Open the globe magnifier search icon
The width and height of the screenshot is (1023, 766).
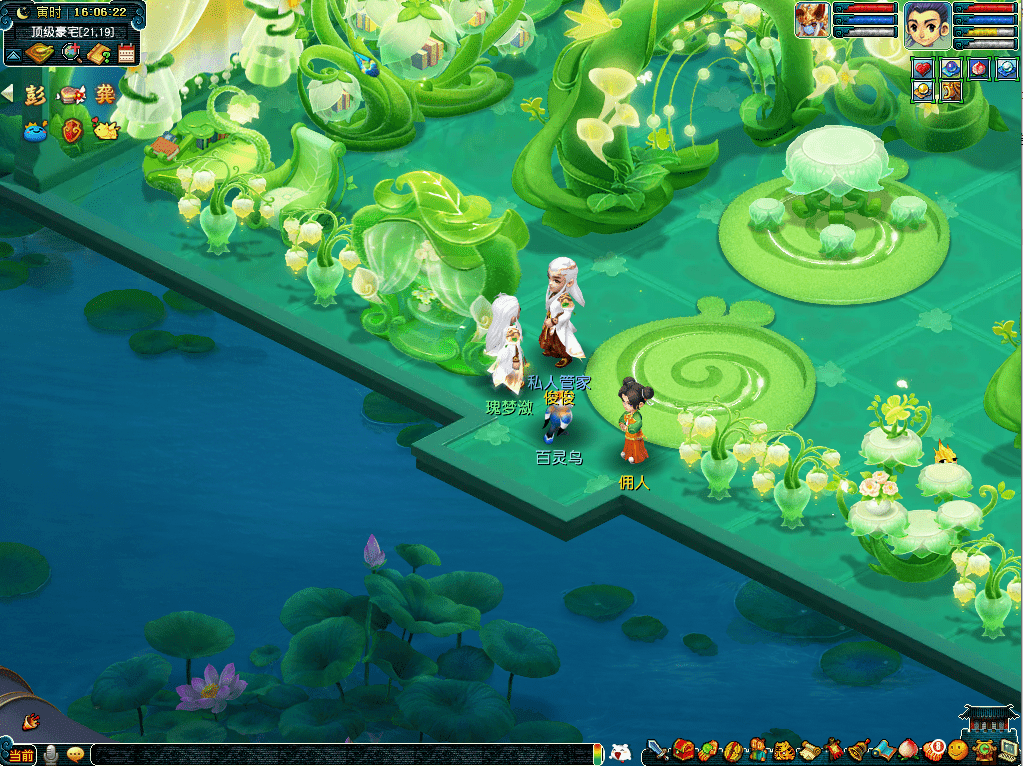tap(70, 54)
